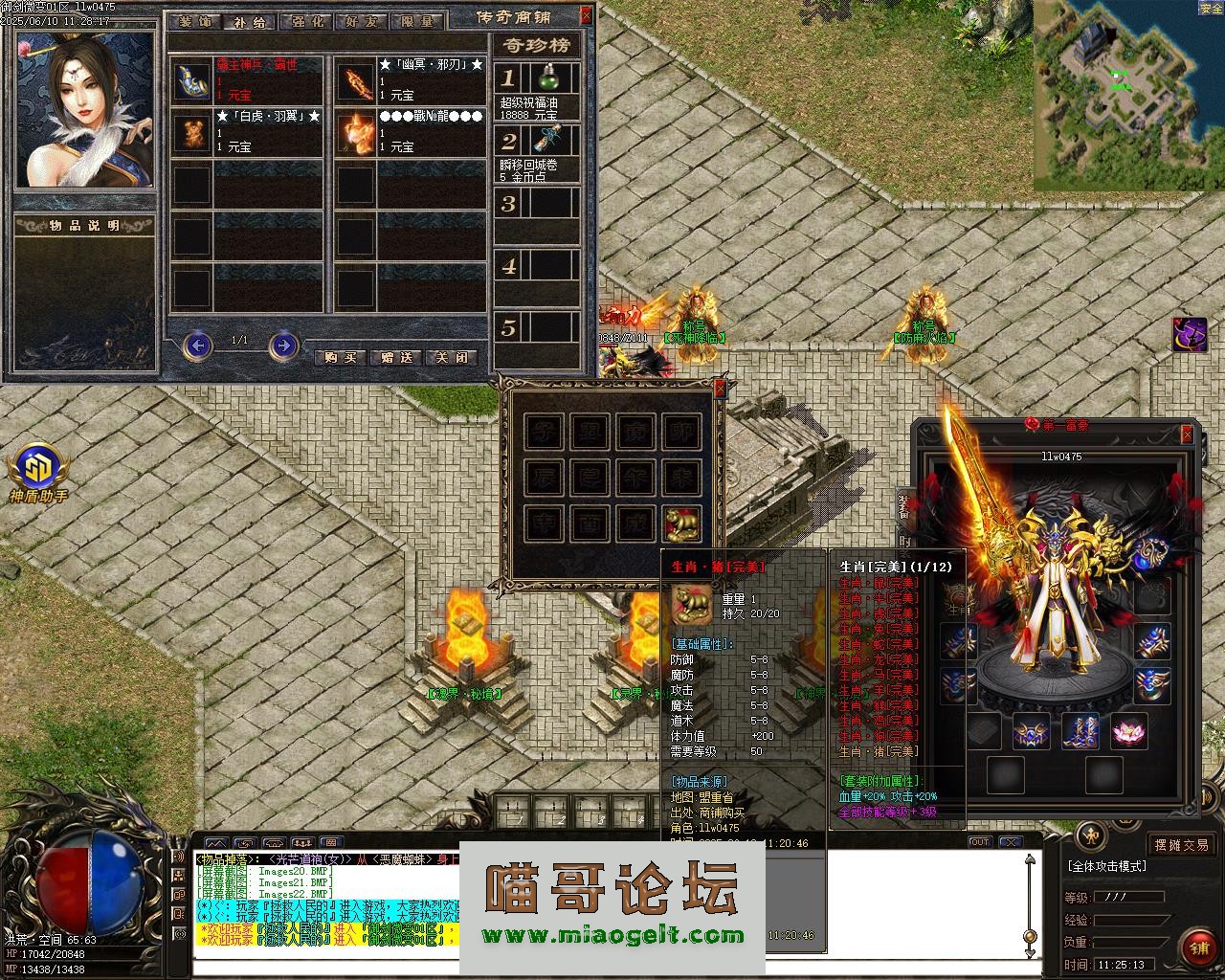Viewport: 1225px width, 980px height.
Task: Click the 赠送 gift button
Action: pos(396,357)
